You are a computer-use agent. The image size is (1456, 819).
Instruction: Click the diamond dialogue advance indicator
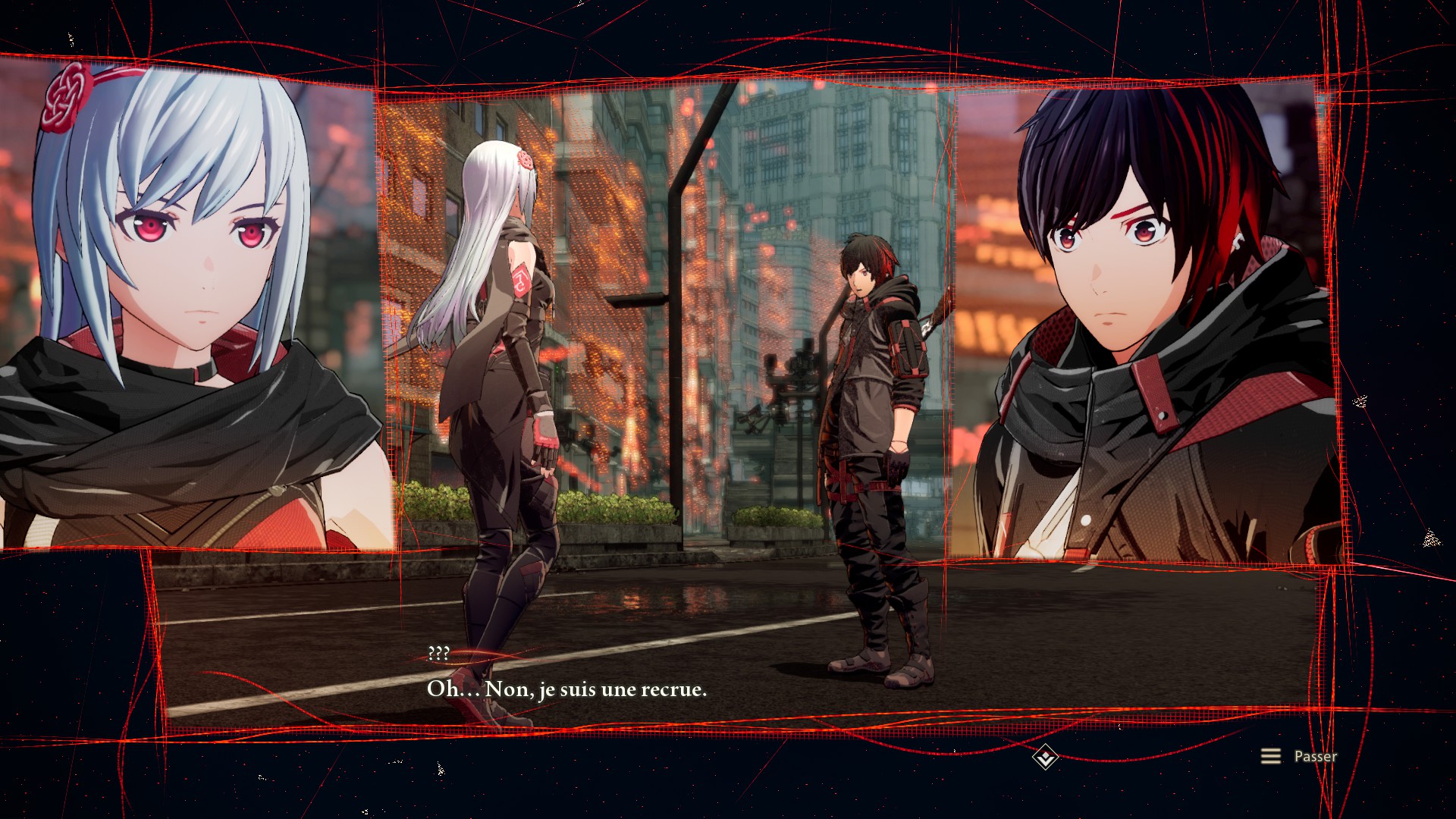pyautogui.click(x=1045, y=757)
